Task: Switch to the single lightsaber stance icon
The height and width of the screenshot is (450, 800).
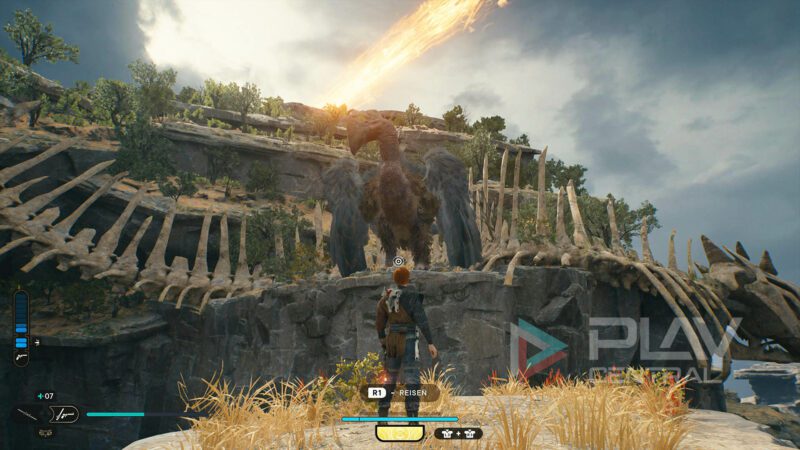Action: pyautogui.click(x=27, y=413)
